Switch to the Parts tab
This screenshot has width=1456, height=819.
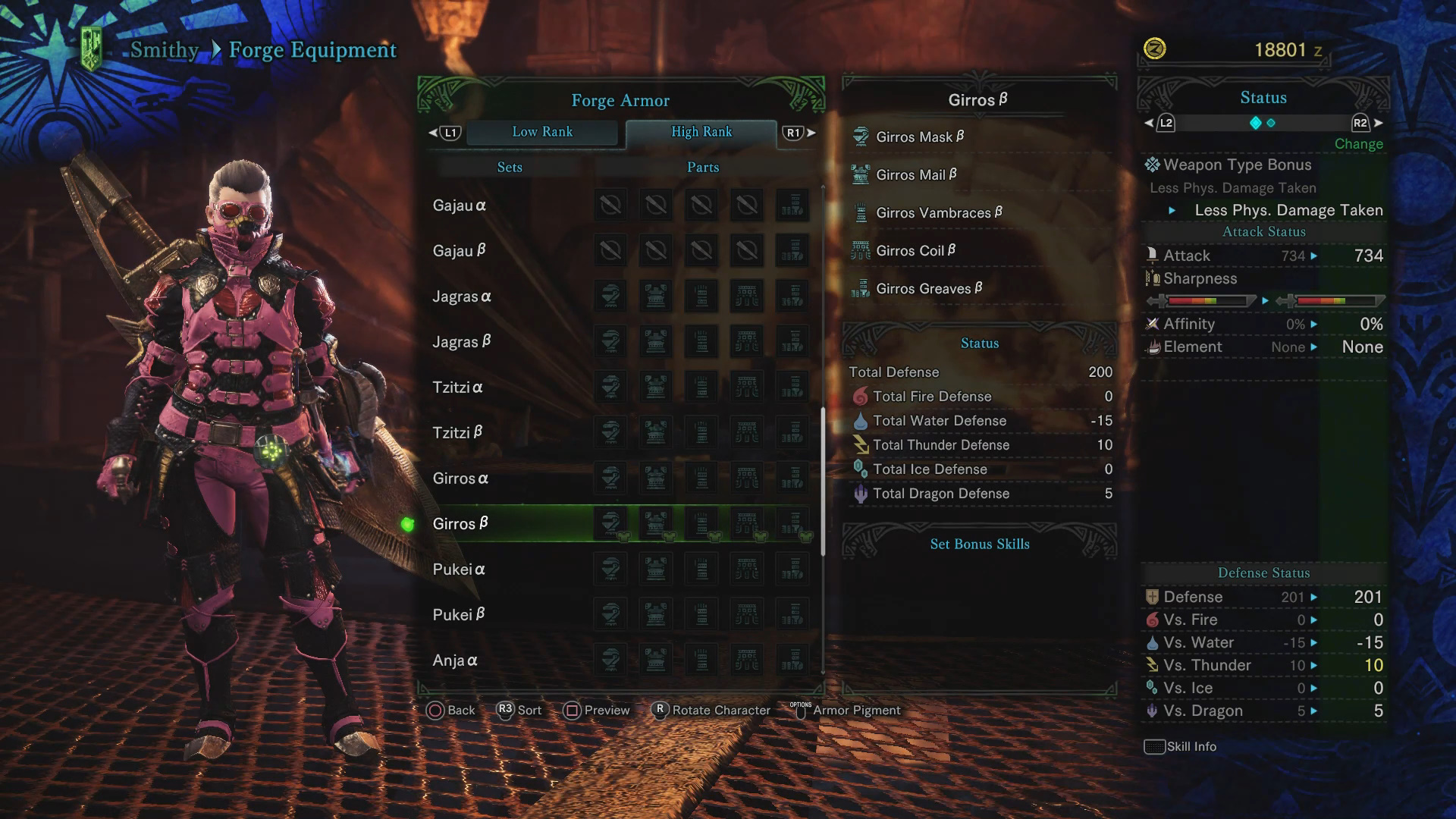point(701,167)
